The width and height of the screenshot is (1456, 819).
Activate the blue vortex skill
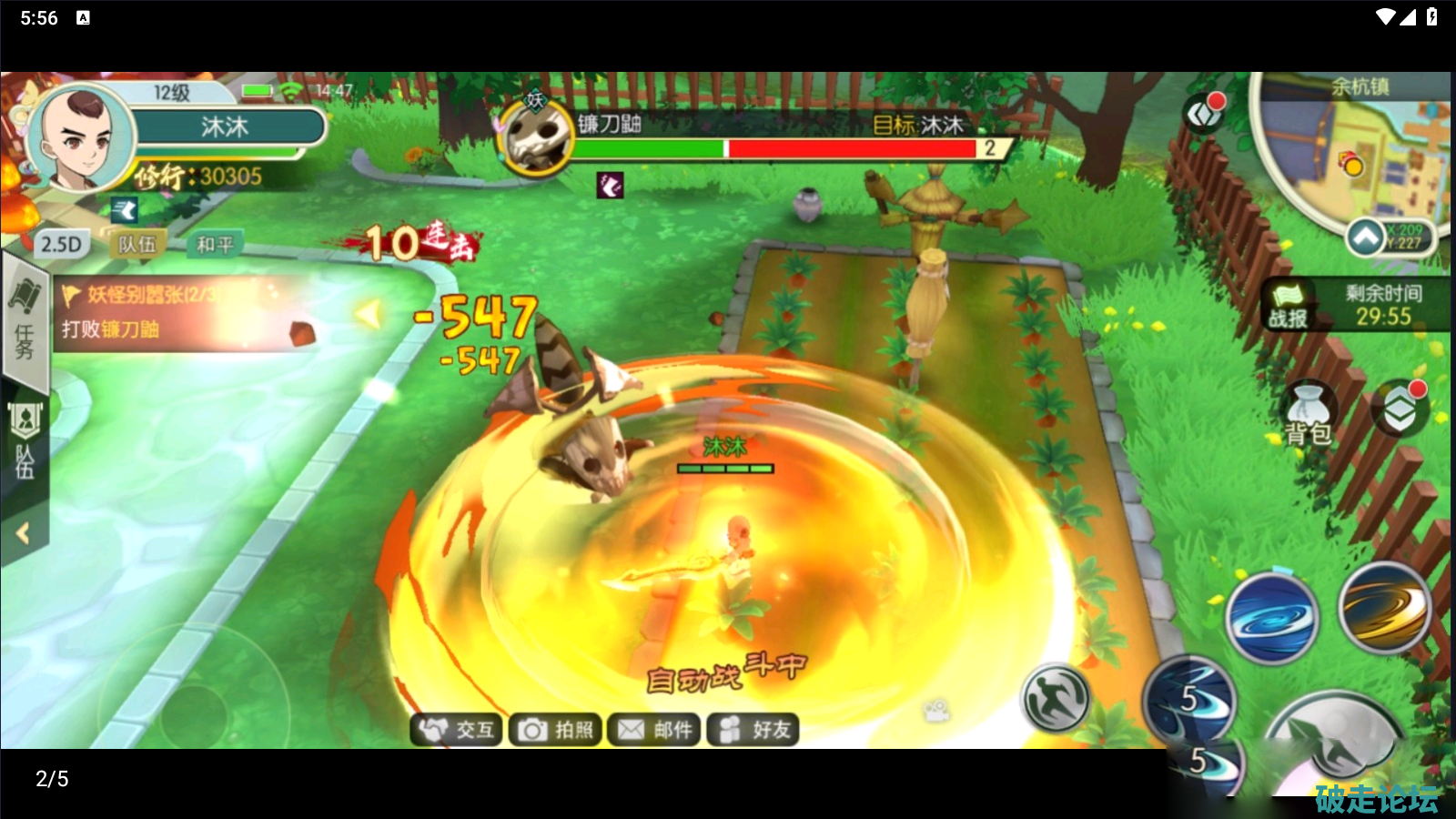(1271, 618)
